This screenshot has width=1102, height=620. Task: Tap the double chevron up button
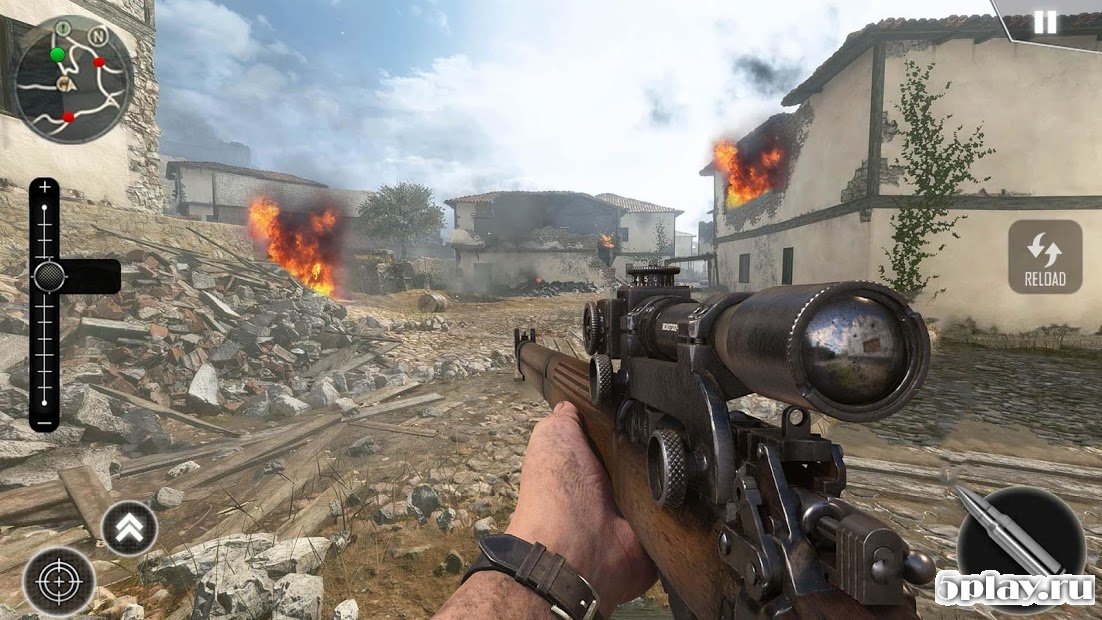tap(130, 528)
